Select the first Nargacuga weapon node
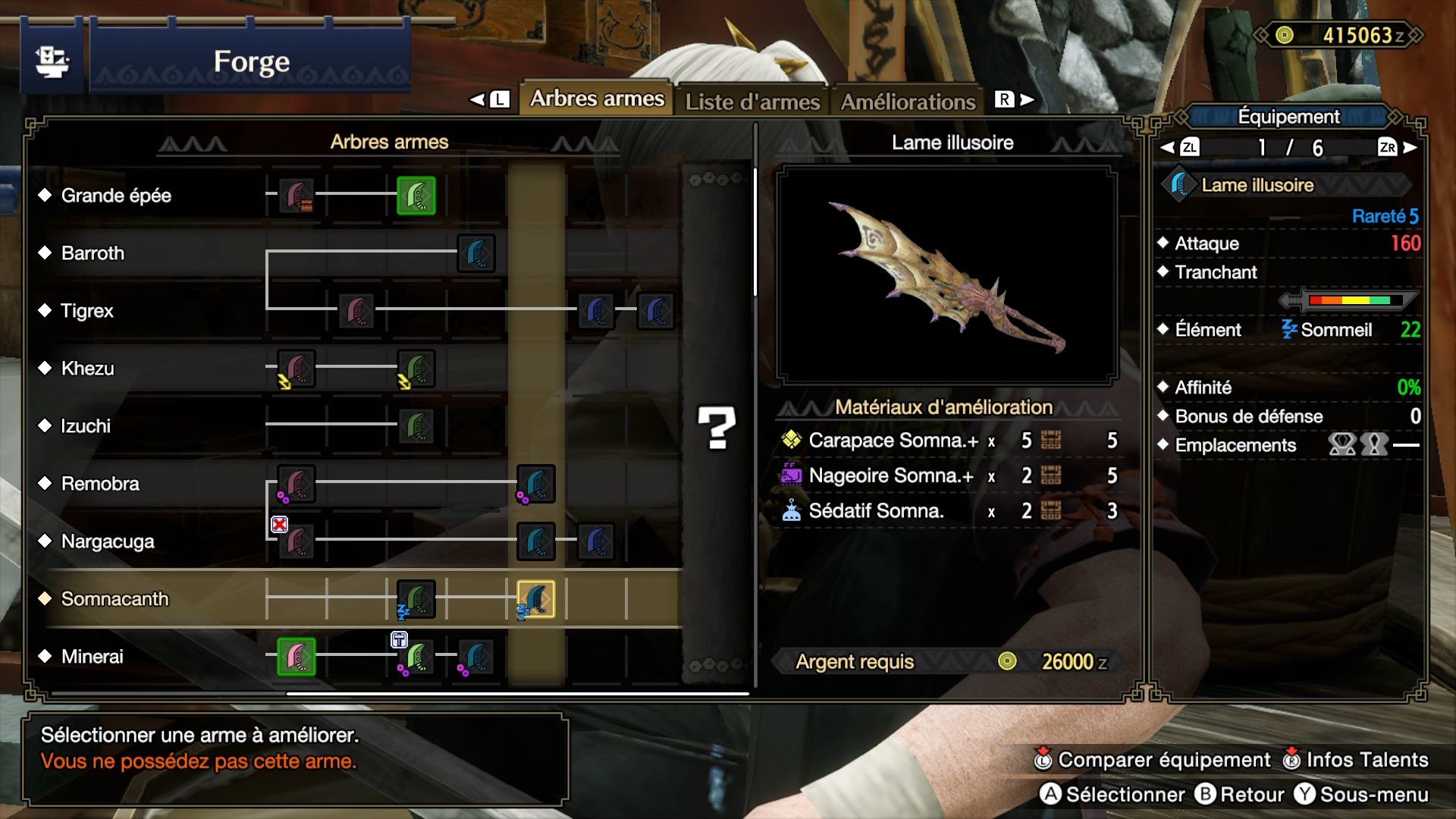 296,541
